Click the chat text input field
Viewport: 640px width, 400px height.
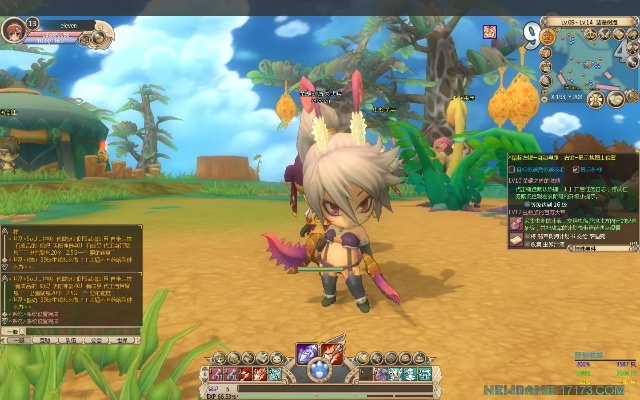point(75,330)
